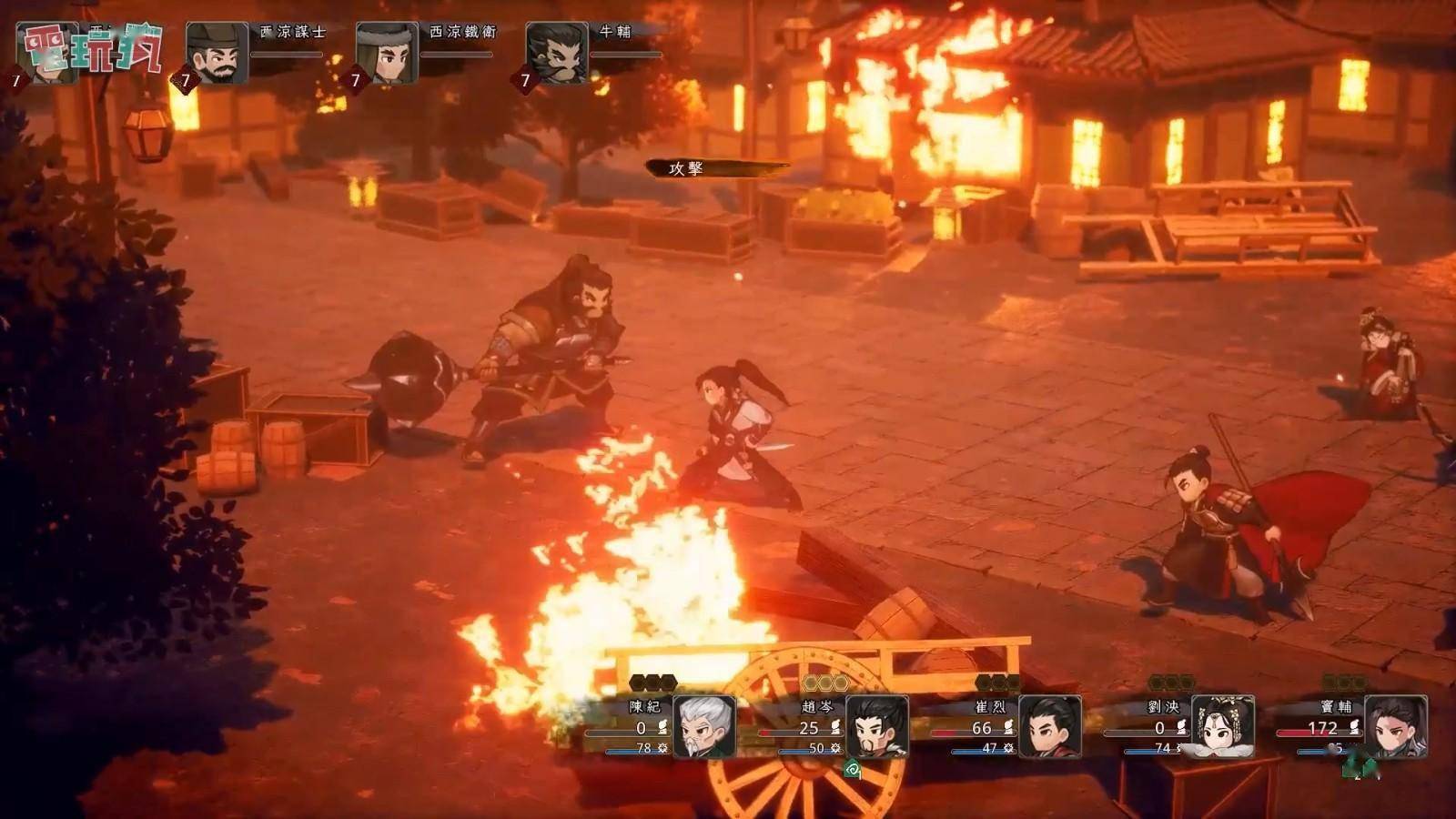This screenshot has width=1456, height=819.
Task: Pick 劉決's party portrait with hair ornaments
Action: pyautogui.click(x=1222, y=726)
